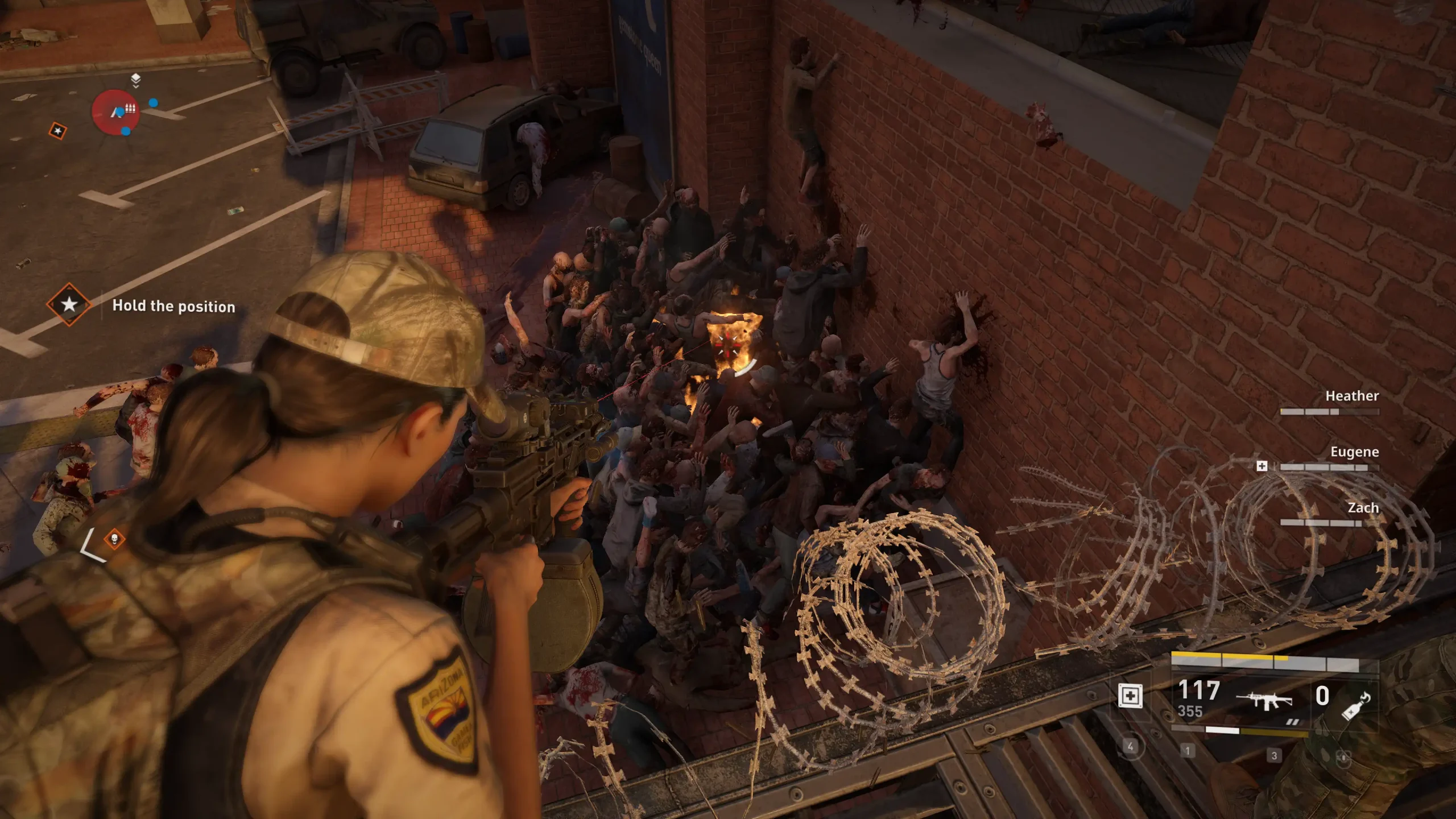Screen dimensions: 1456x819
Task: Click the faint microphone icon in the bottom corner
Action: click(x=1343, y=758)
